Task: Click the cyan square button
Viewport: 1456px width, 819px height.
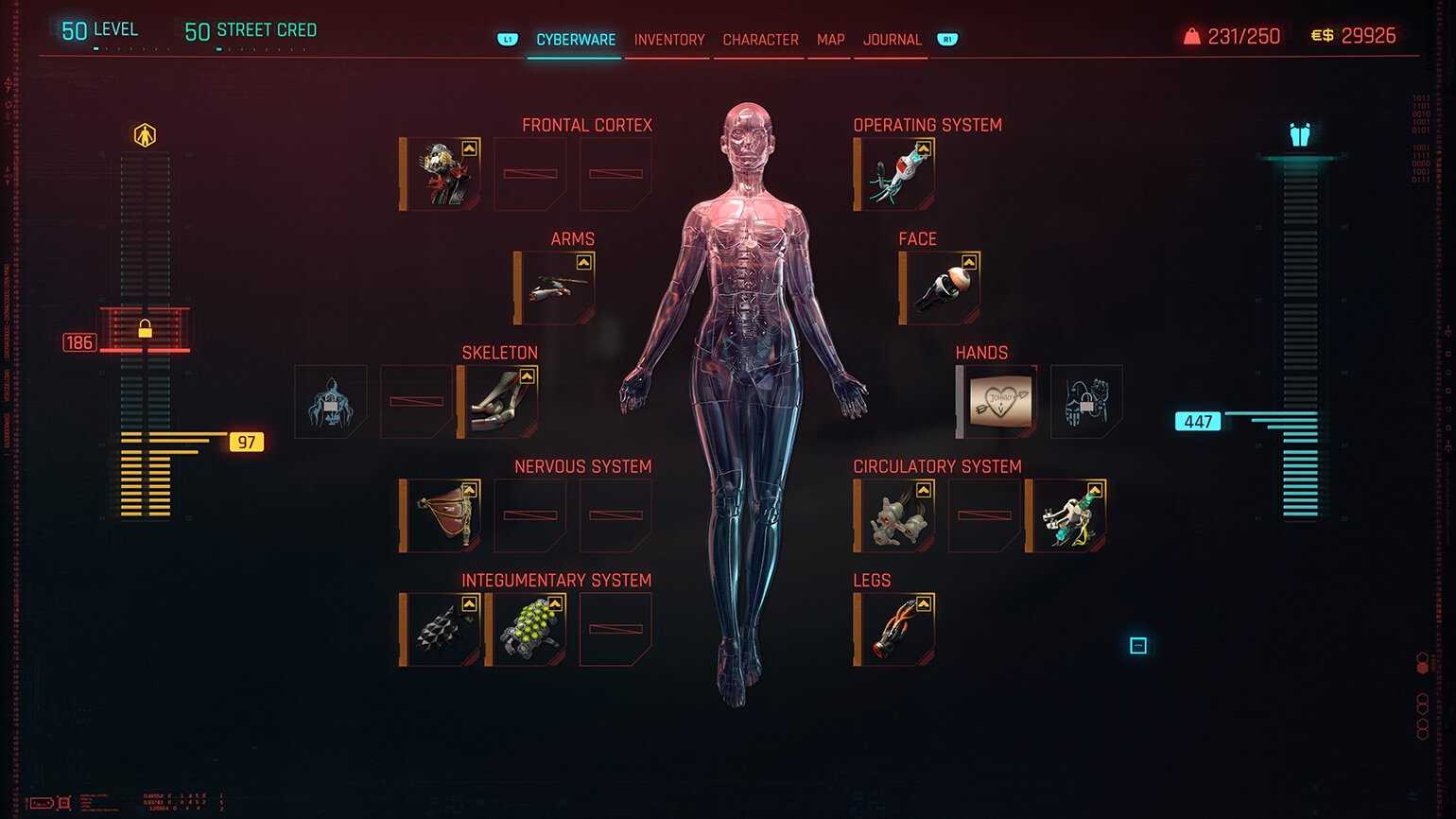Action: point(1138,646)
